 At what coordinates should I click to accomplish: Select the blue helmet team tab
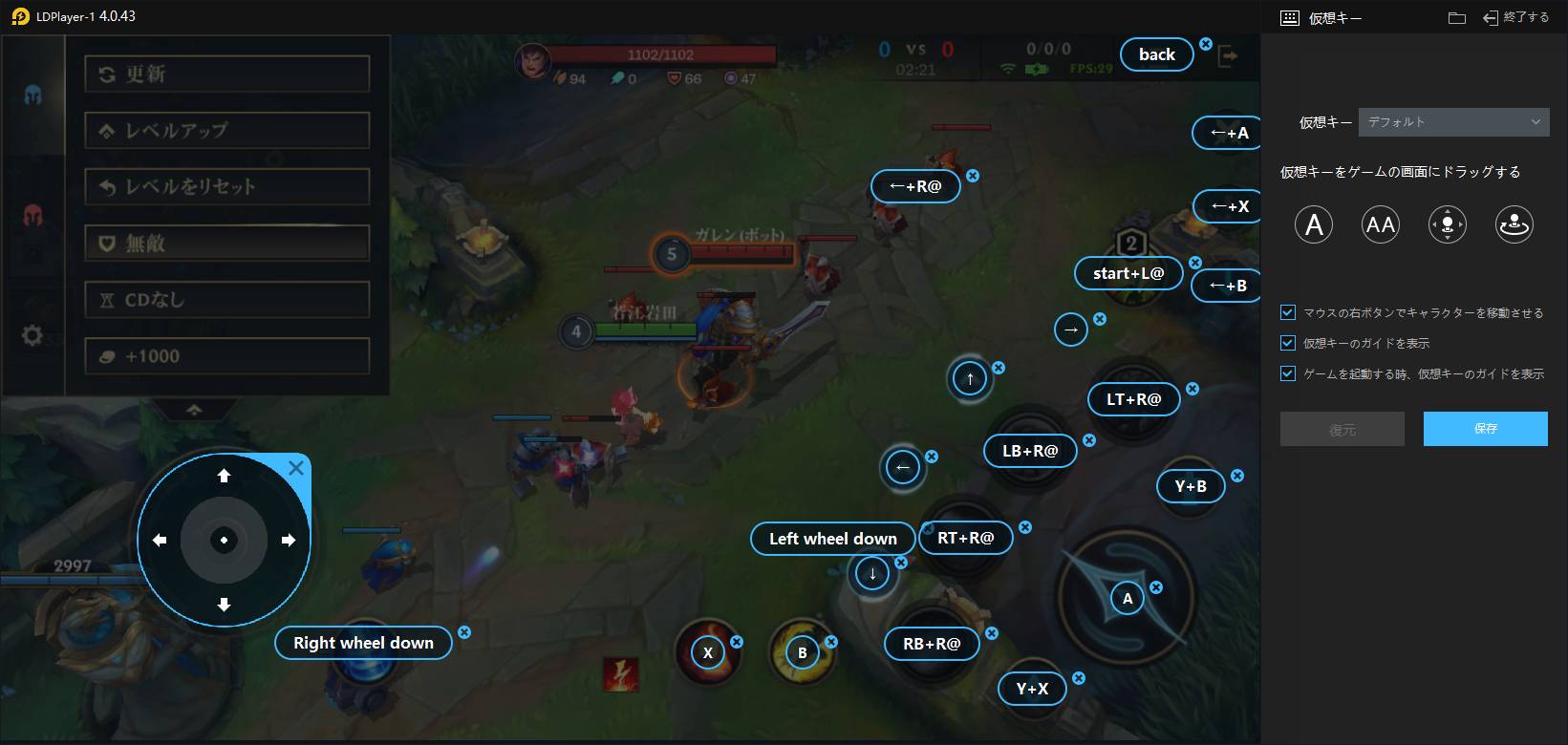32,95
